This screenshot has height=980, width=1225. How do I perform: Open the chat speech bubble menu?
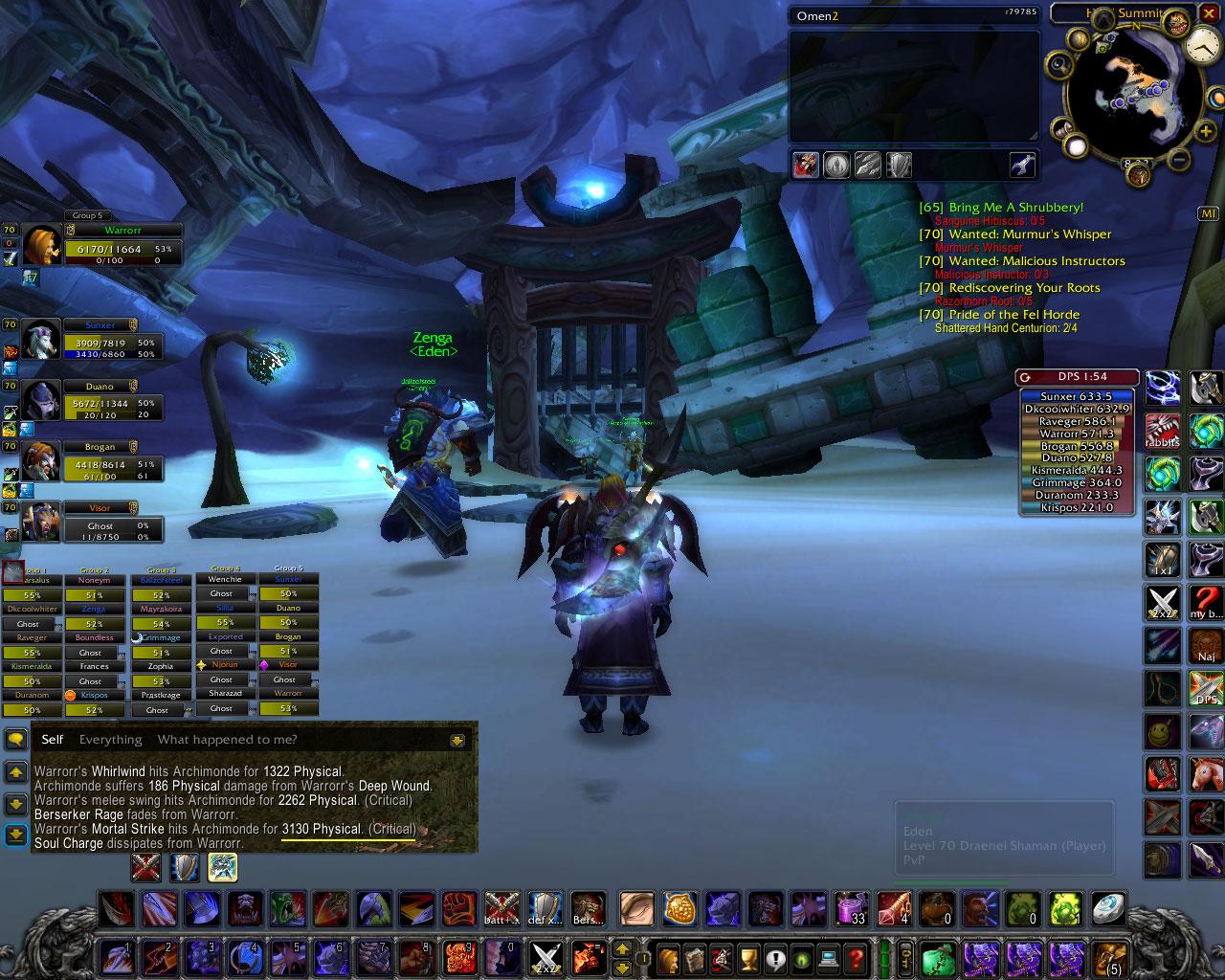point(15,739)
